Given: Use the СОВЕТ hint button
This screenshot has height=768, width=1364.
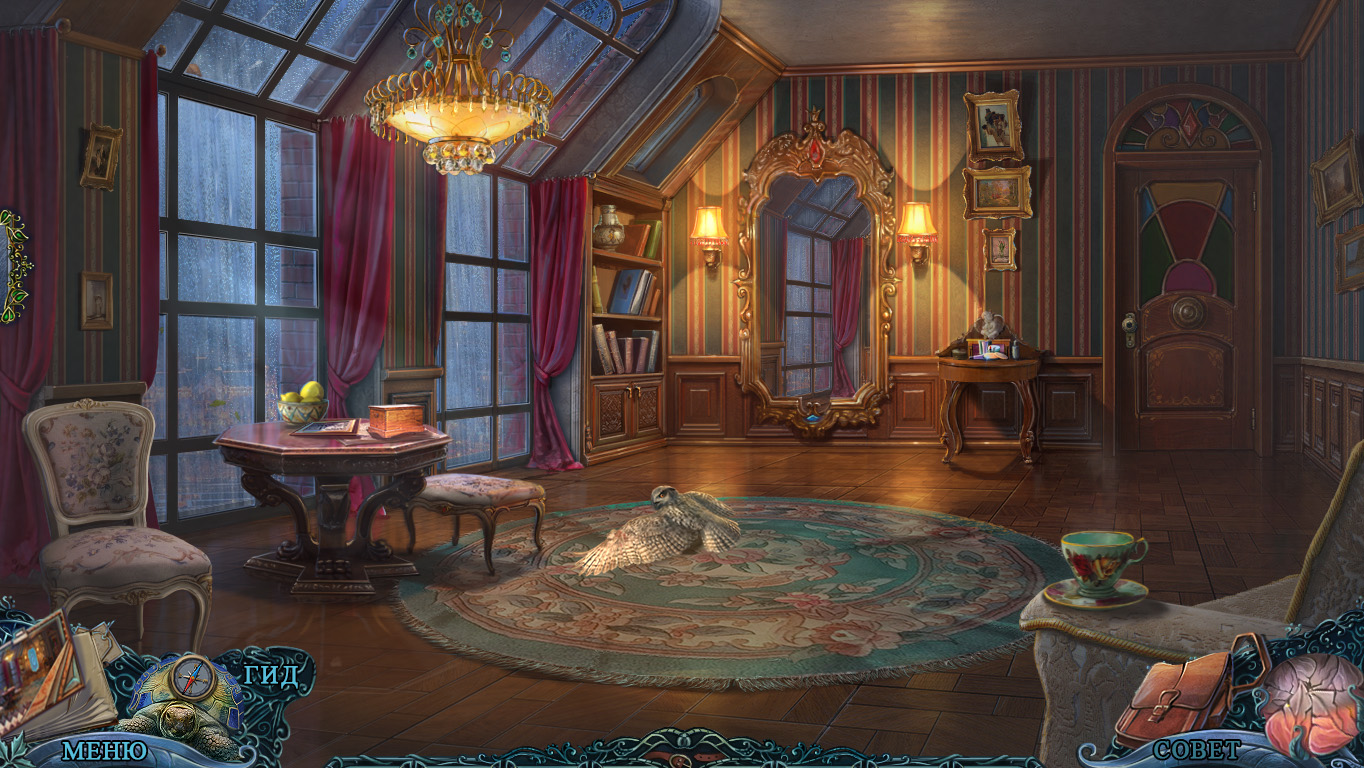Looking at the screenshot, I should [1196, 749].
